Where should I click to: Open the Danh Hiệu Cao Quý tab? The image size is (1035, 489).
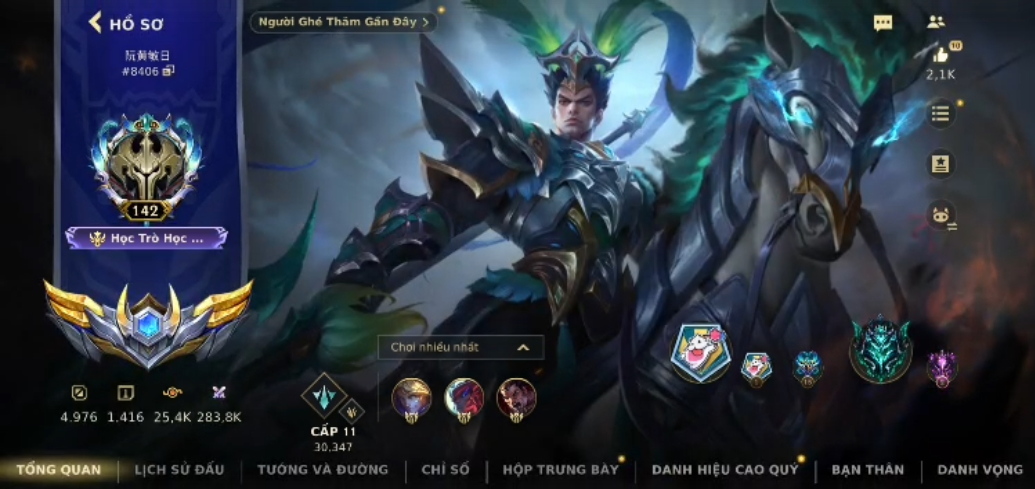tap(725, 469)
